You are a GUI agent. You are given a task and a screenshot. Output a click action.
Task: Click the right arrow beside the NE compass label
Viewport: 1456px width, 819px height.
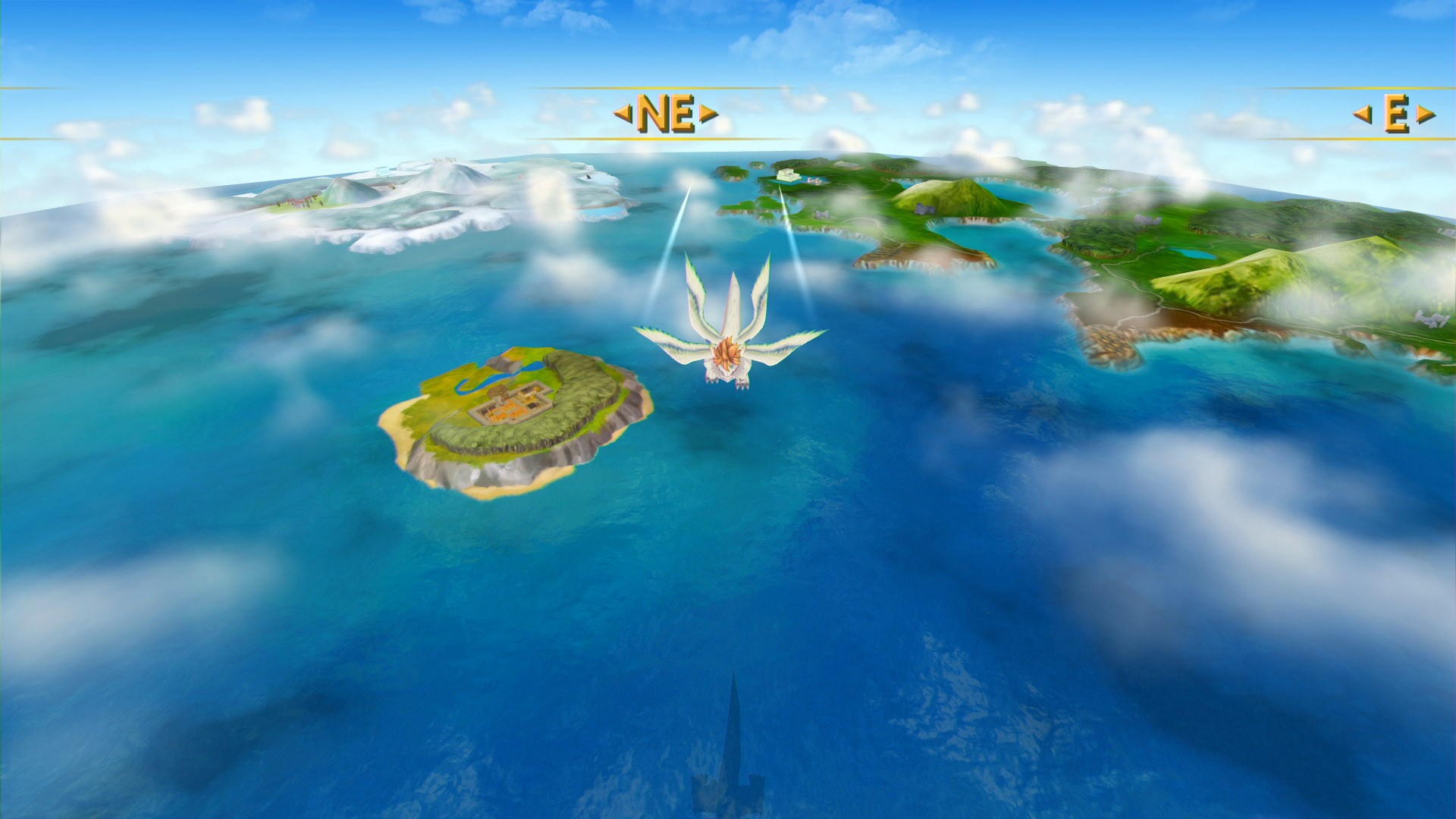[x=707, y=112]
